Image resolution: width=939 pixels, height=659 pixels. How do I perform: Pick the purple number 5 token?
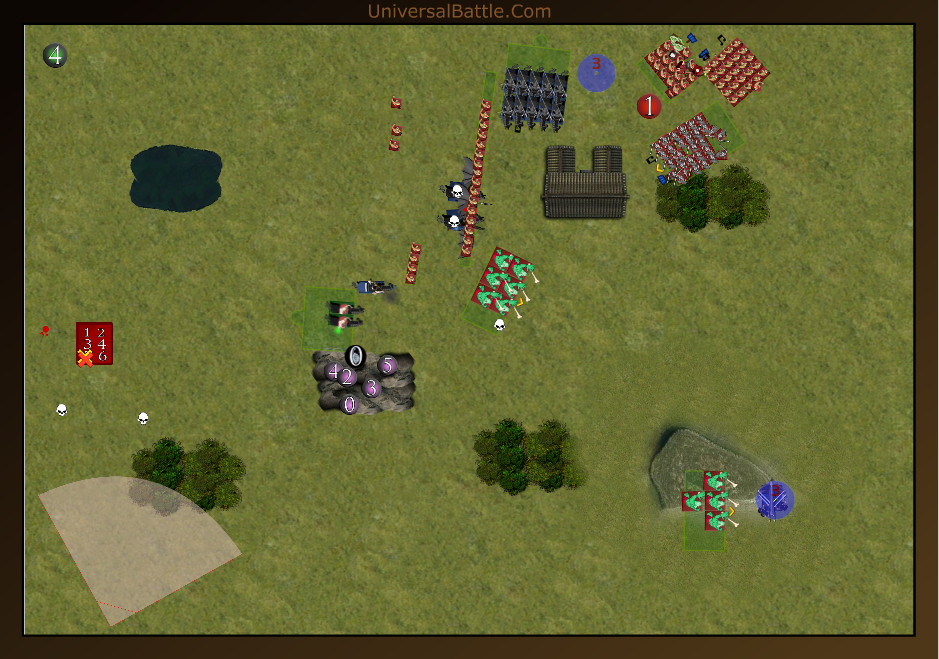click(388, 365)
